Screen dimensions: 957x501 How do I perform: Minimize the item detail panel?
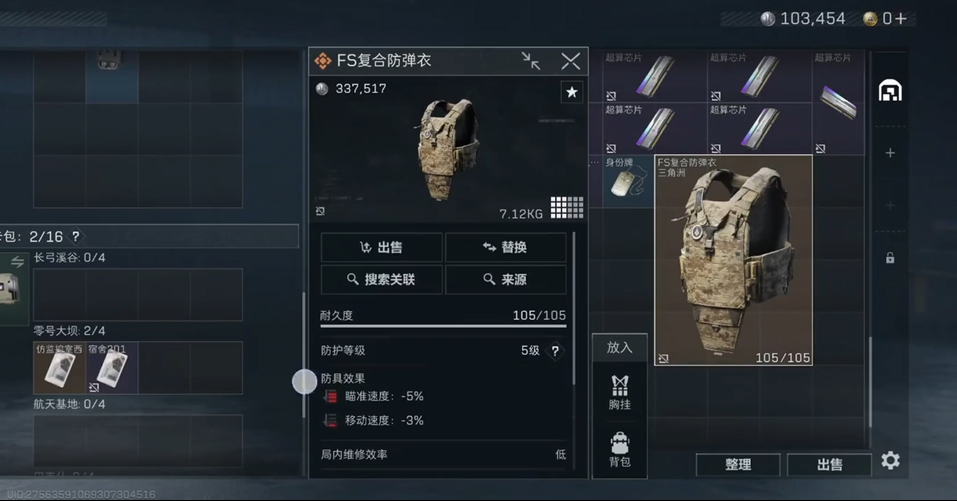[531, 61]
